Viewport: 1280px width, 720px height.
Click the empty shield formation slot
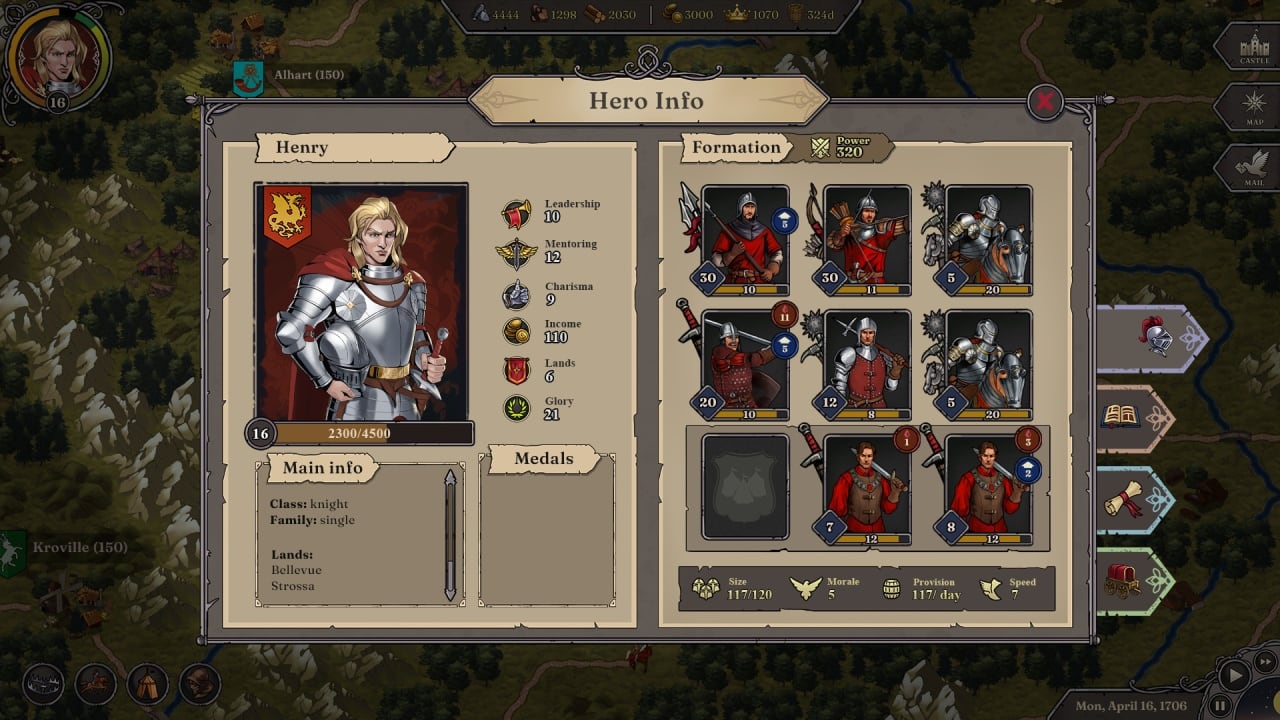point(745,487)
